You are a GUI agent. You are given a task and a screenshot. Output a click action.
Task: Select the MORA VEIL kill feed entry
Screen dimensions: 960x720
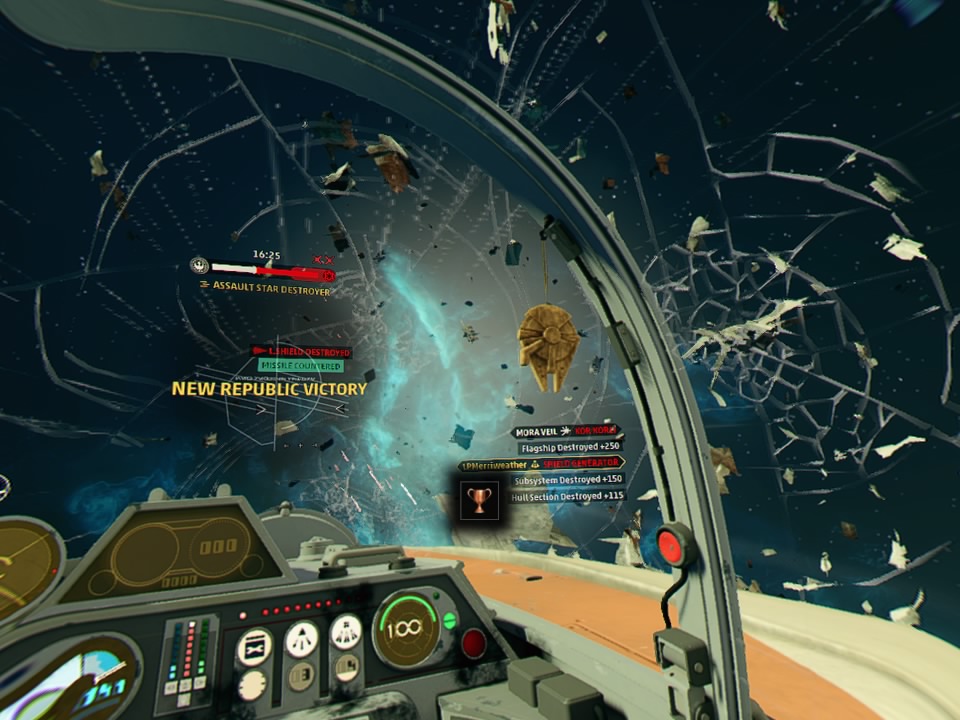pyautogui.click(x=565, y=432)
